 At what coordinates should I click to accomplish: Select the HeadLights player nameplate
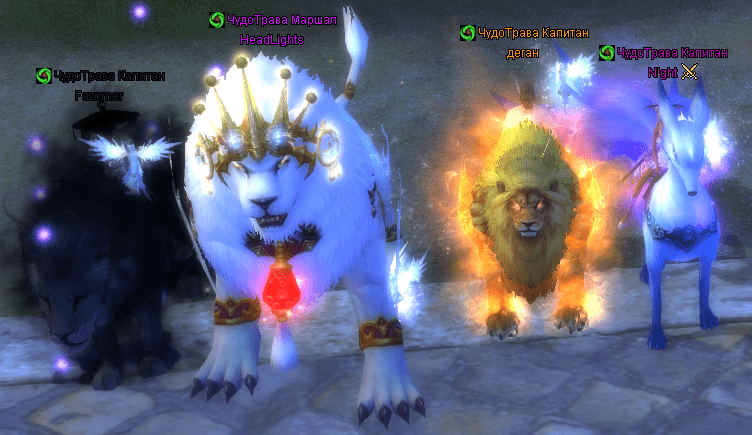pos(272,40)
